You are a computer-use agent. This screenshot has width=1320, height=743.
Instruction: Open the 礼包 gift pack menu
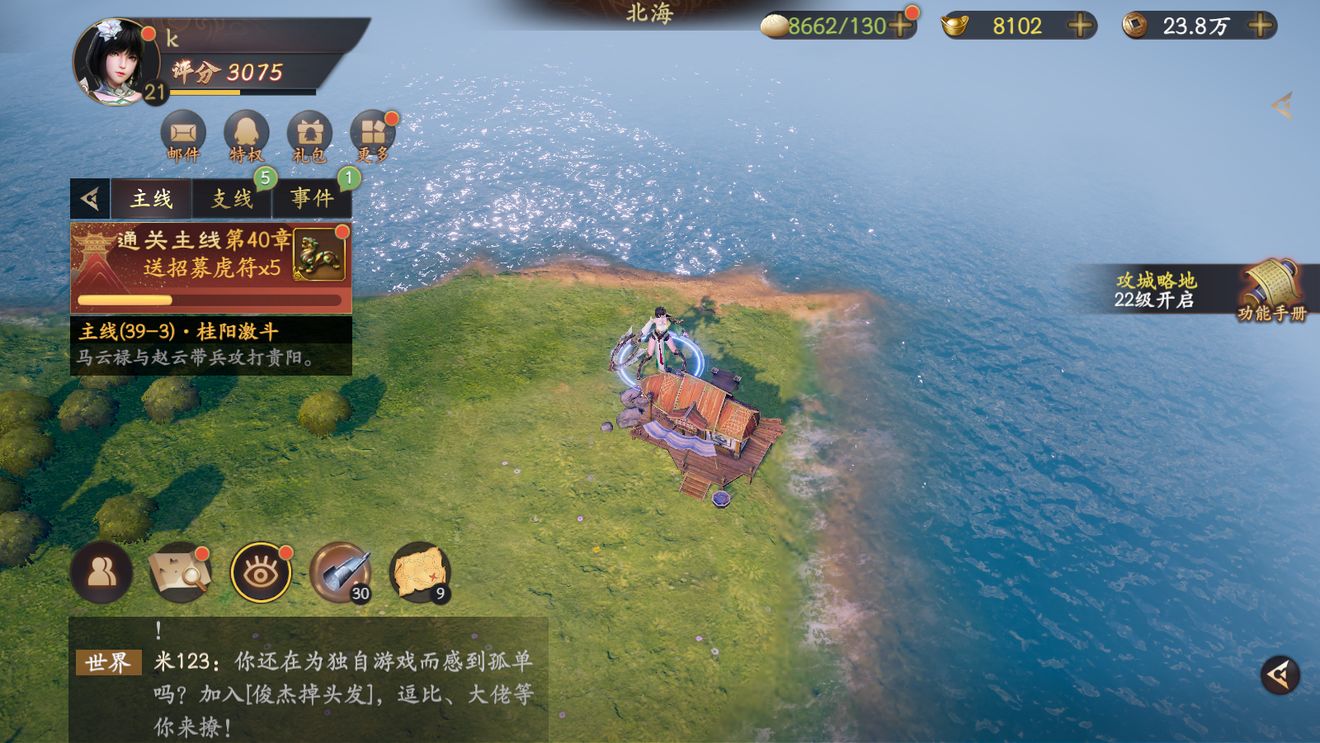click(309, 133)
